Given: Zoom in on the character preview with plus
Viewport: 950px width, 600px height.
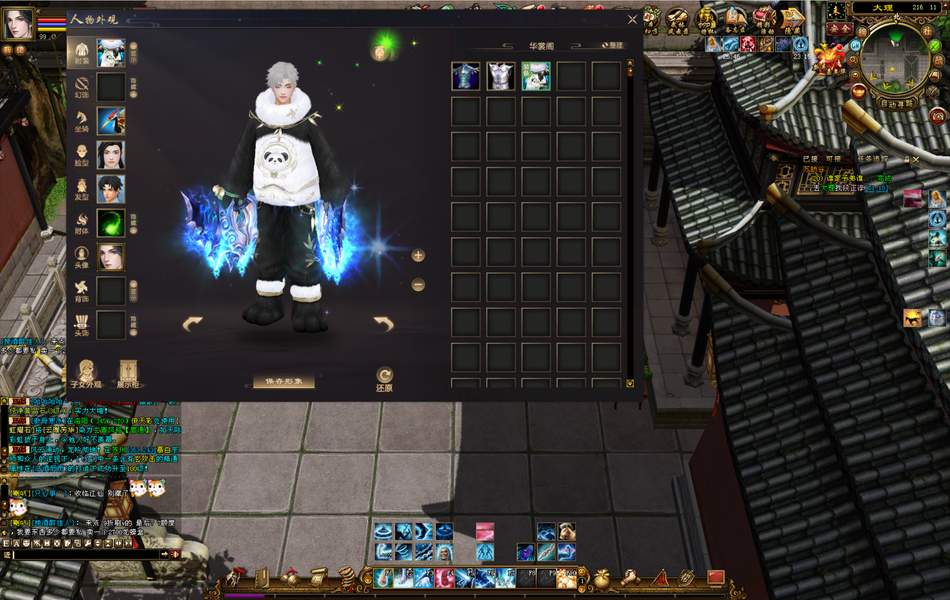Looking at the screenshot, I should point(418,256).
